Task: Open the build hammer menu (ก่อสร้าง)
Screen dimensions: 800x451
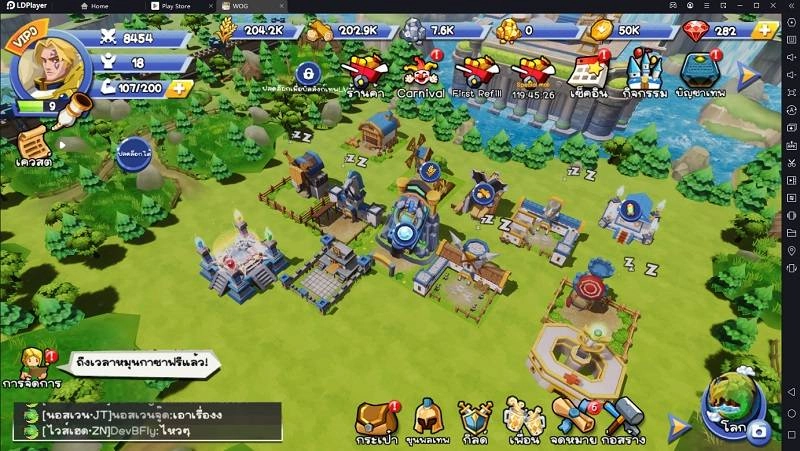Action: point(625,420)
